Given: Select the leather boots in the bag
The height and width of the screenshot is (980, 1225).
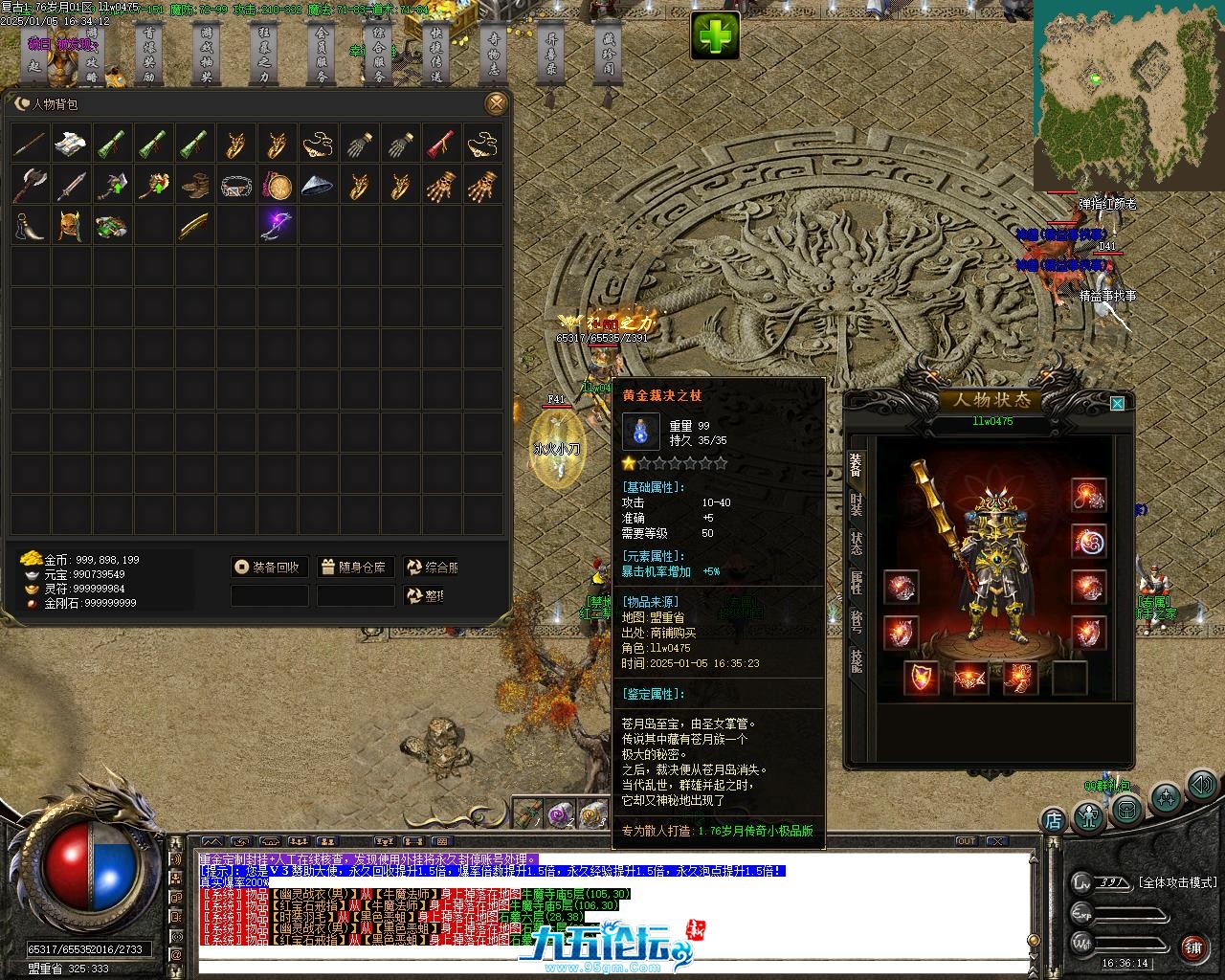Looking at the screenshot, I should pyautogui.click(x=195, y=185).
